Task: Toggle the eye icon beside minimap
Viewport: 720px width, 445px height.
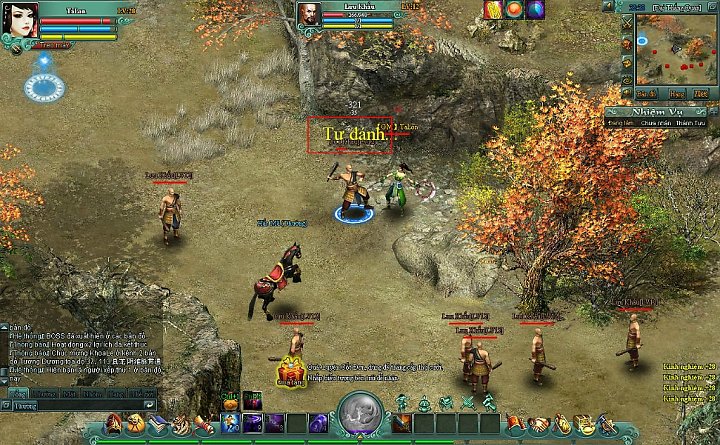Action: point(626,82)
